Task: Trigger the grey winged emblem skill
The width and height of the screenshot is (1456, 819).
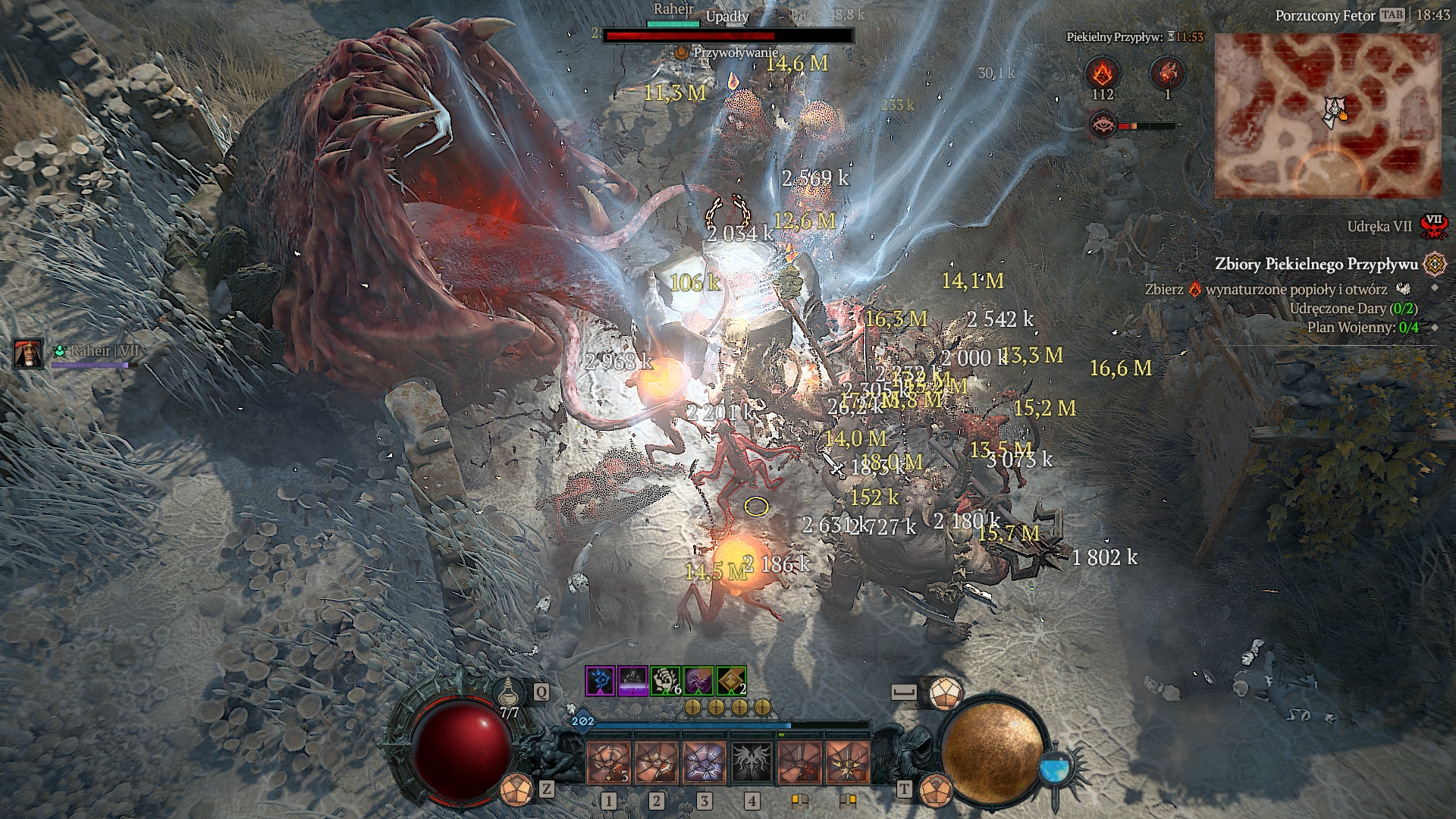Action: point(752,762)
